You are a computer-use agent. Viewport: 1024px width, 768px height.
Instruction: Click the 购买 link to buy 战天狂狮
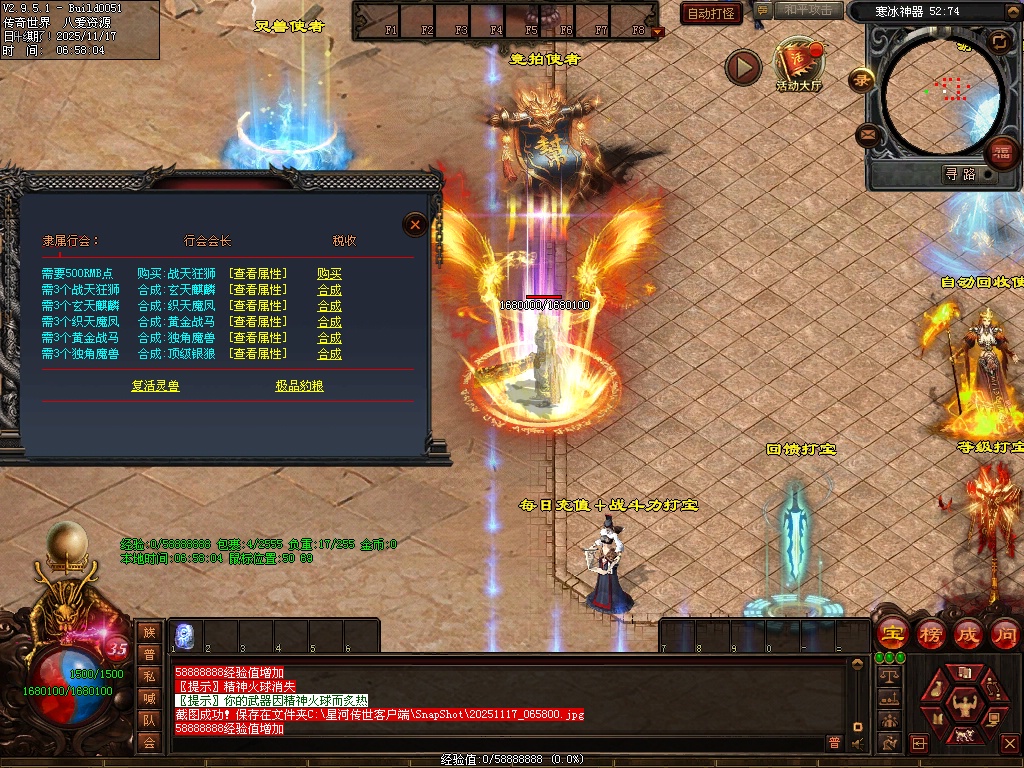tap(329, 274)
